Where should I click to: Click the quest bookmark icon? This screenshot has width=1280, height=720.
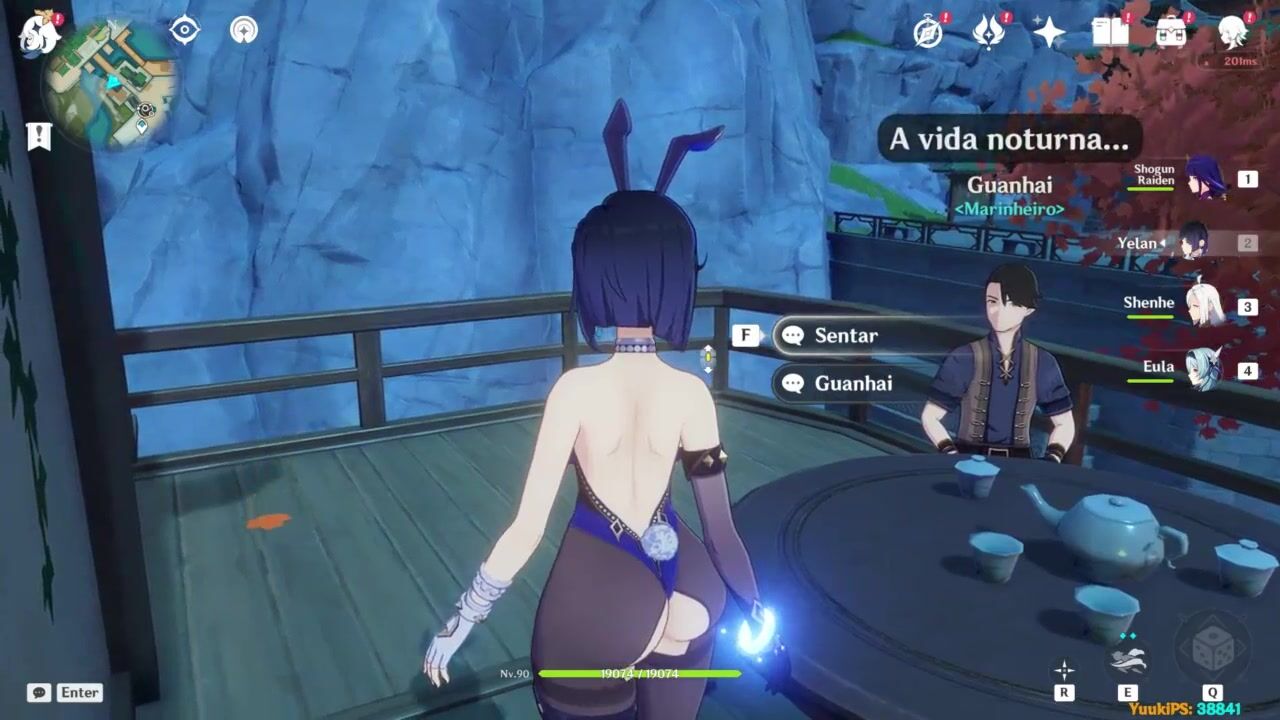pyautogui.click(x=39, y=137)
